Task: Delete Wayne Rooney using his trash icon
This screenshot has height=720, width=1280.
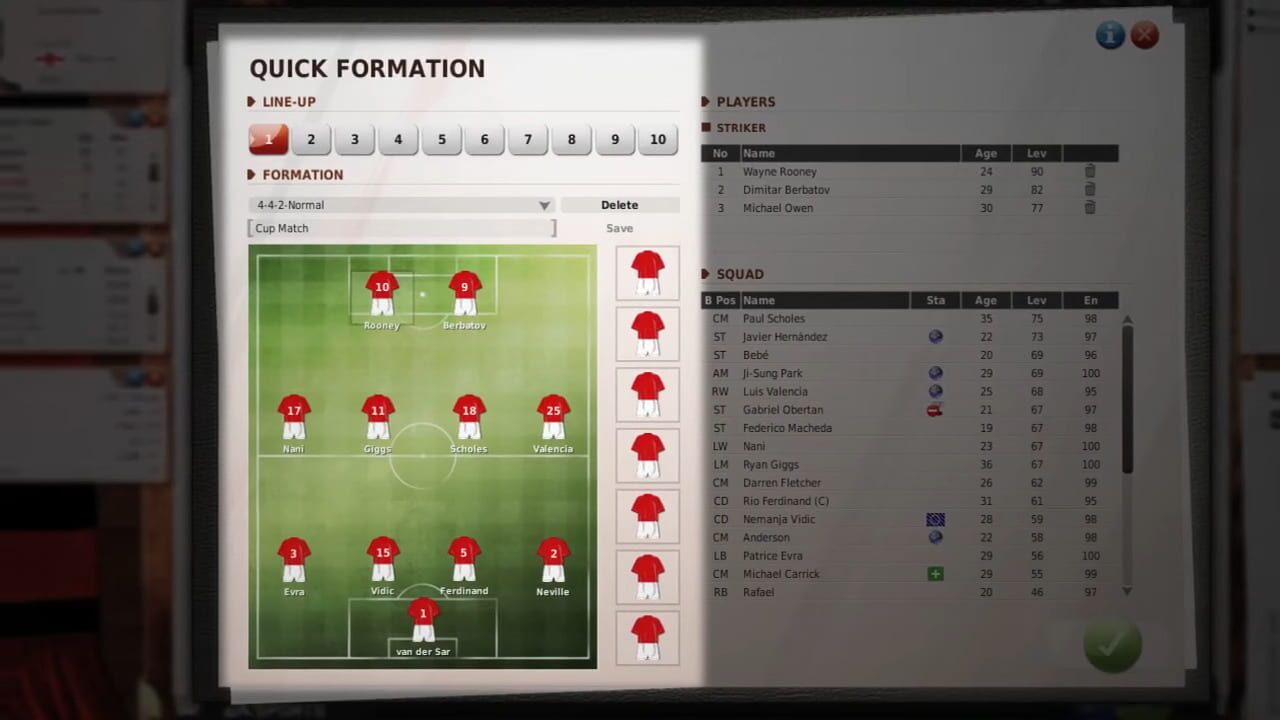Action: point(1089,171)
